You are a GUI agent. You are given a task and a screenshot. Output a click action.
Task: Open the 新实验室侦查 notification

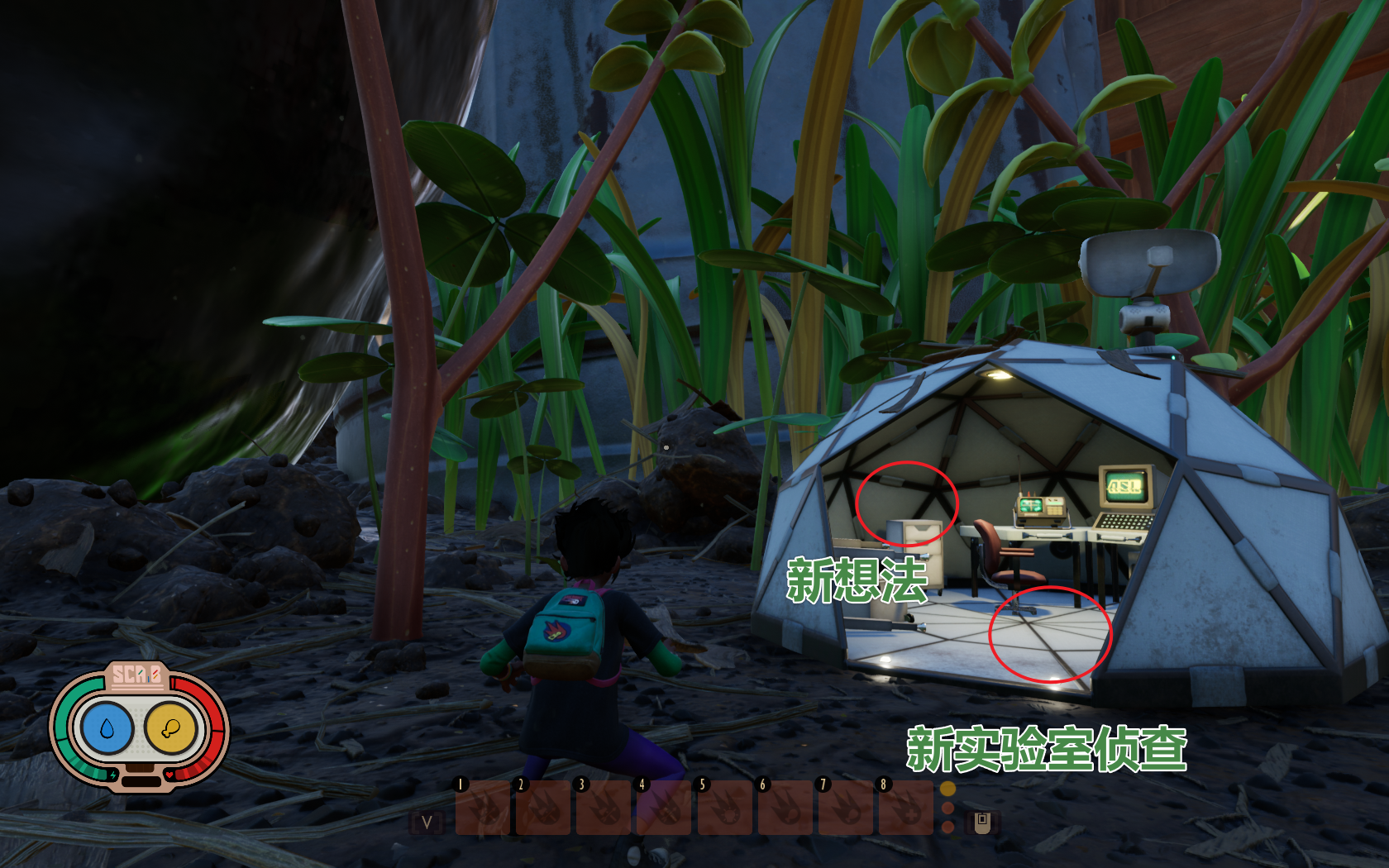(1047, 749)
